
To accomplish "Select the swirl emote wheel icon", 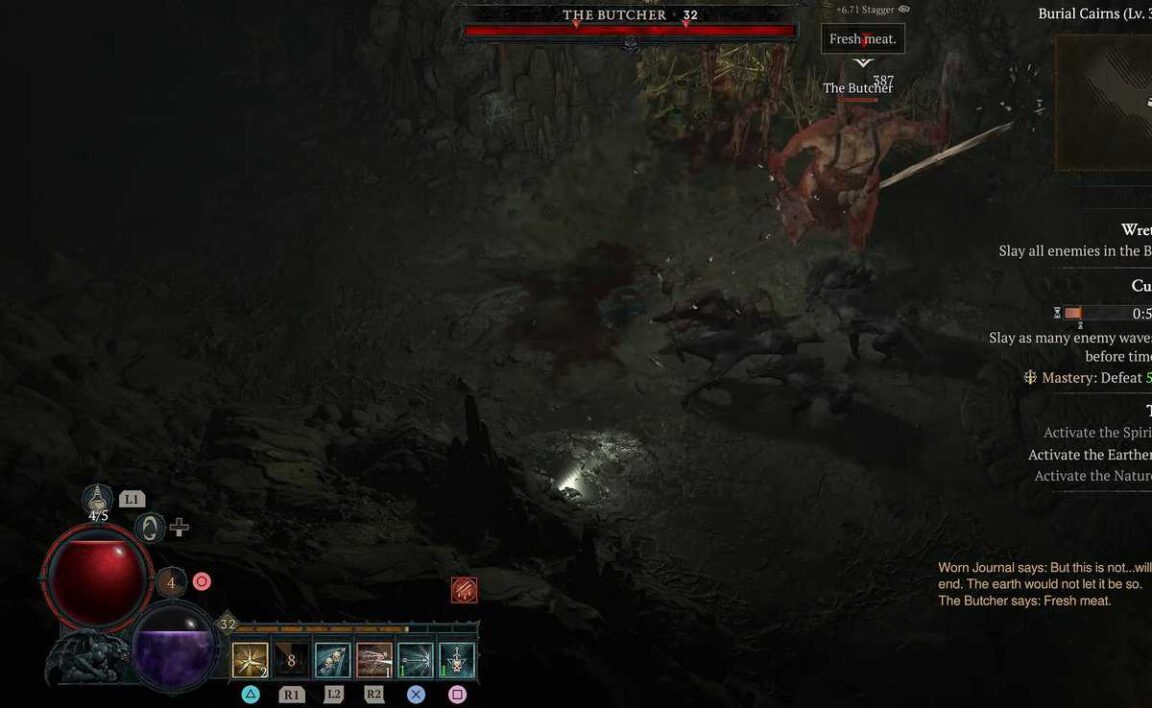I will (150, 527).
